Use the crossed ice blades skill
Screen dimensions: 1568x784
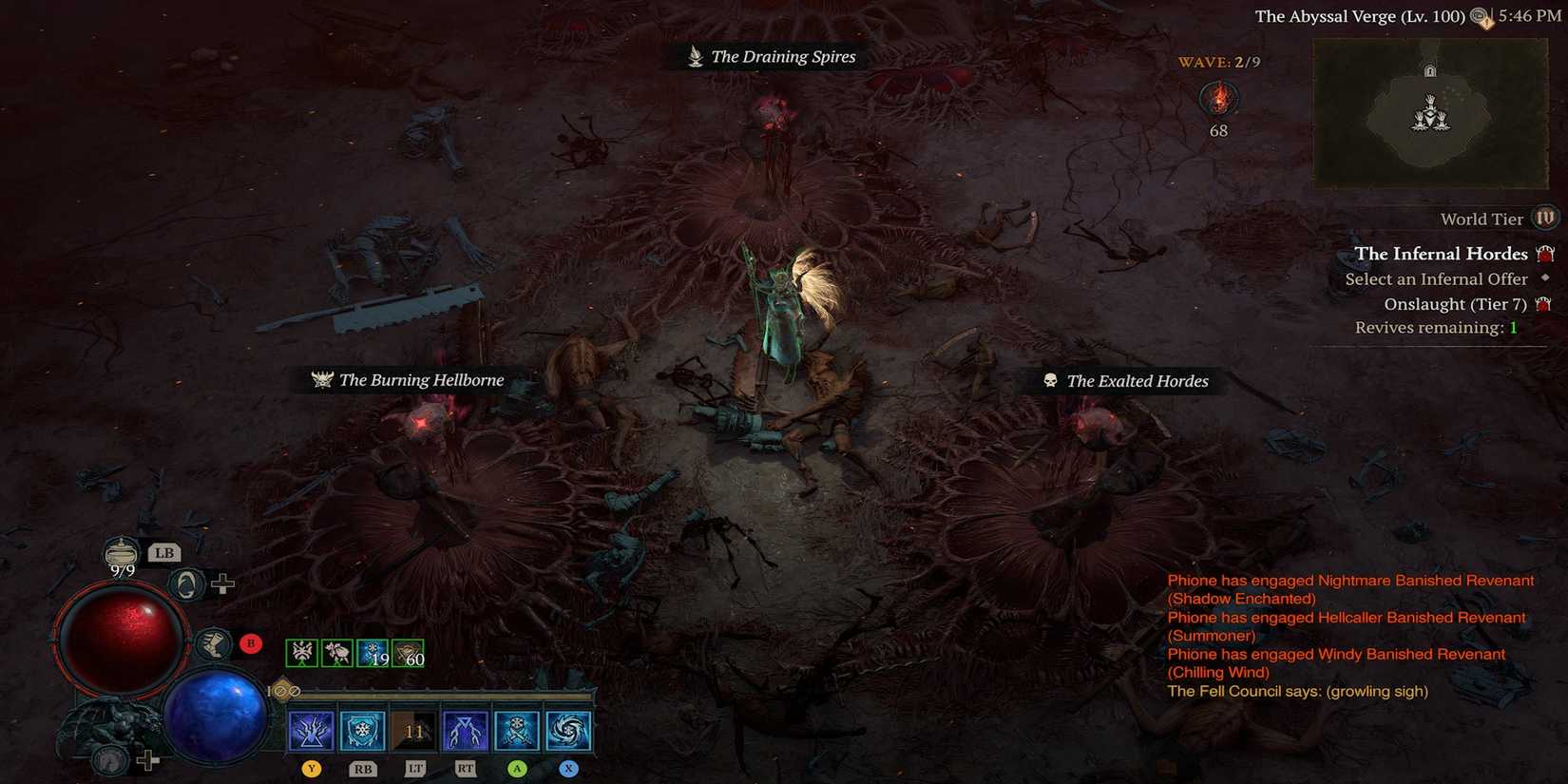point(516,731)
